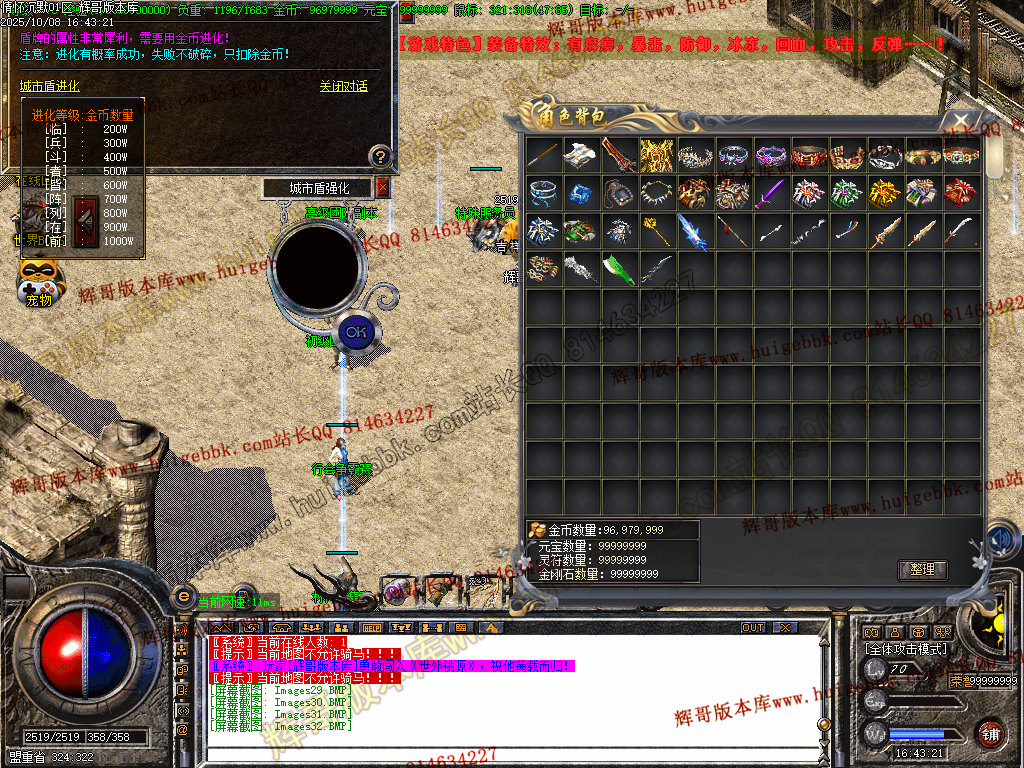This screenshot has height=768, width=1024.
Task: Open the HELP button in chat toolbar
Action: coord(372,627)
